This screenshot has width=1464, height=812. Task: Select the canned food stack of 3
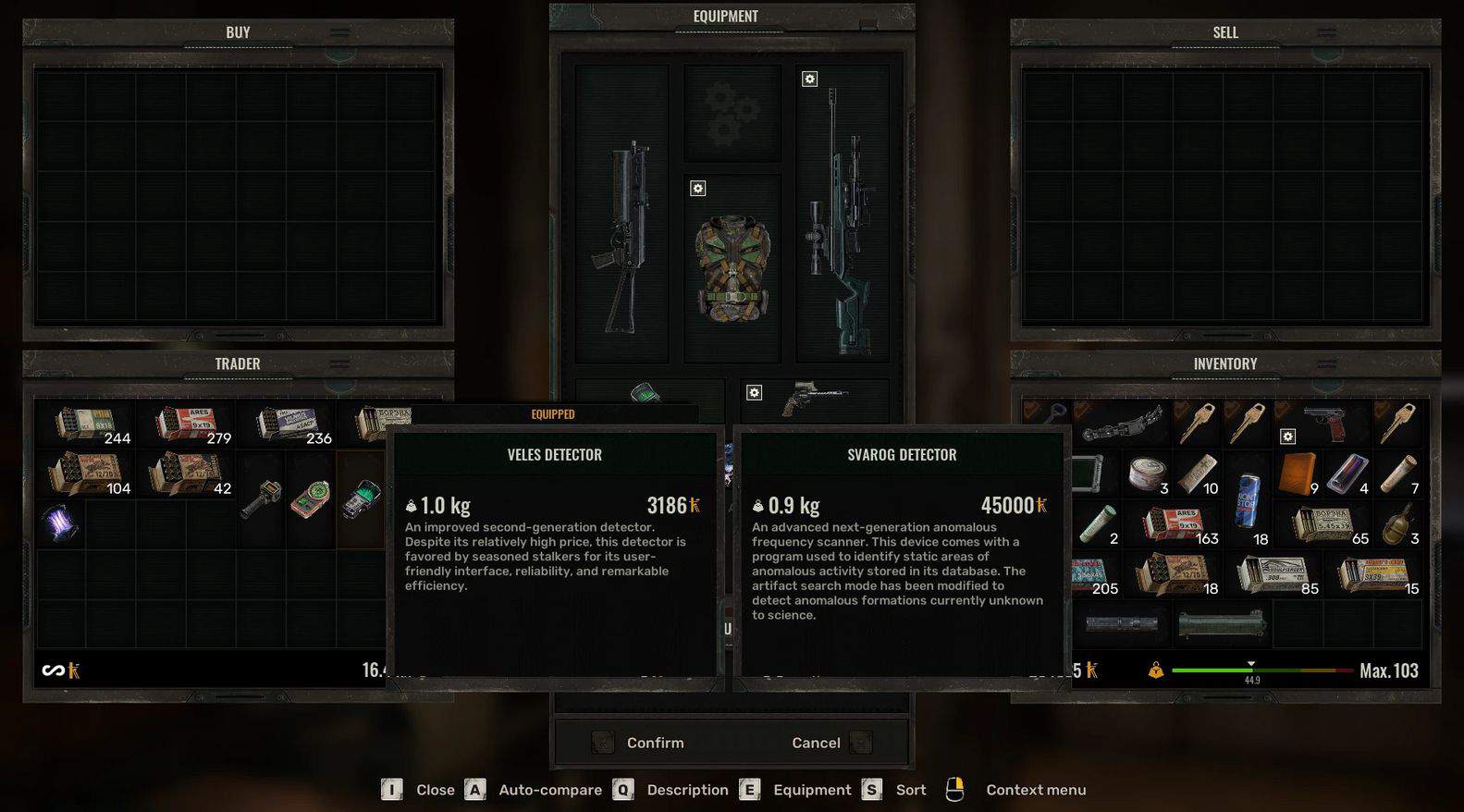click(x=1148, y=474)
